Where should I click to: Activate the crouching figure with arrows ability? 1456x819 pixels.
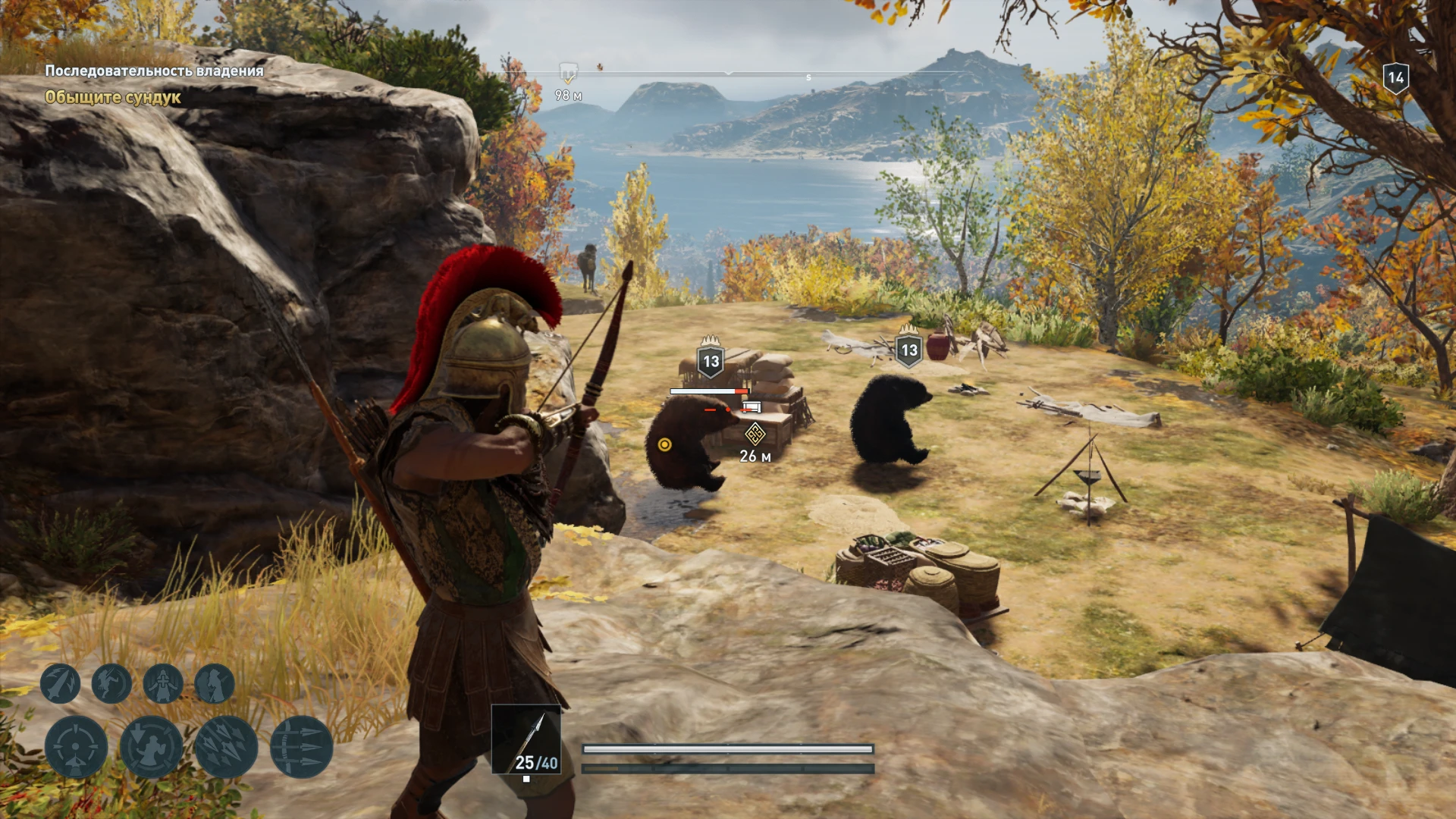151,747
